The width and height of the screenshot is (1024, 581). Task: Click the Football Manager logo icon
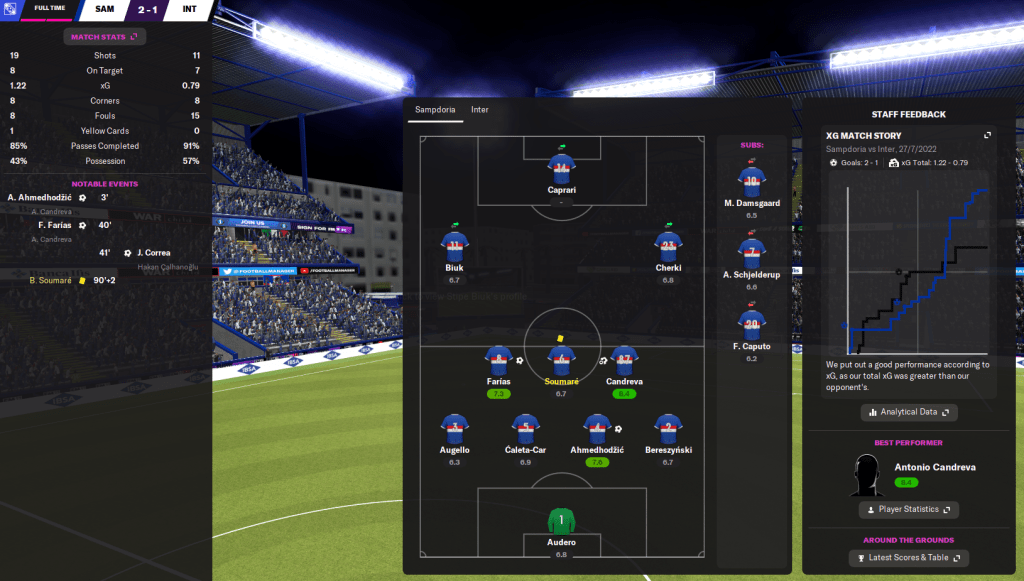click(x=12, y=10)
